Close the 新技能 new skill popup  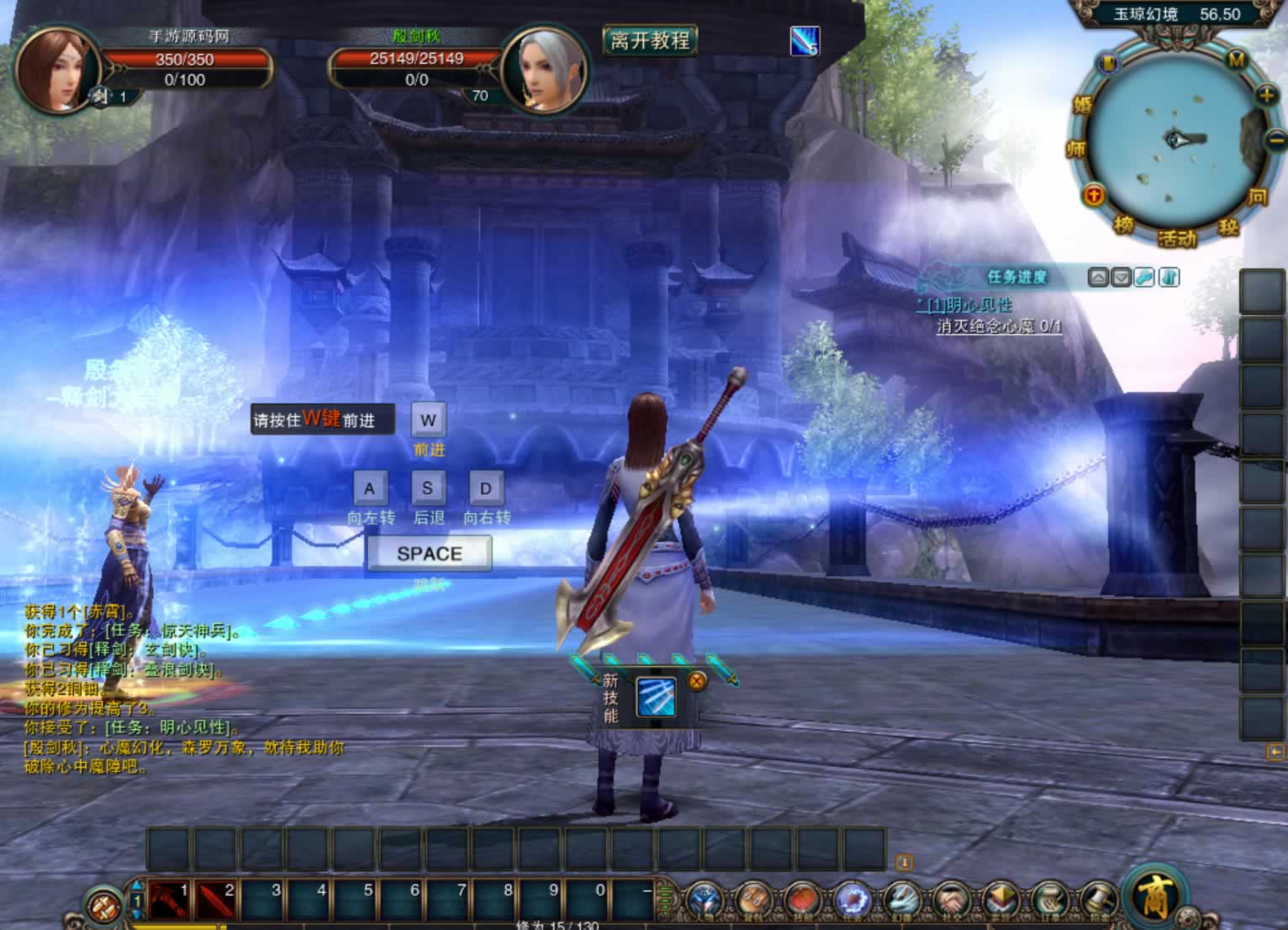697,681
